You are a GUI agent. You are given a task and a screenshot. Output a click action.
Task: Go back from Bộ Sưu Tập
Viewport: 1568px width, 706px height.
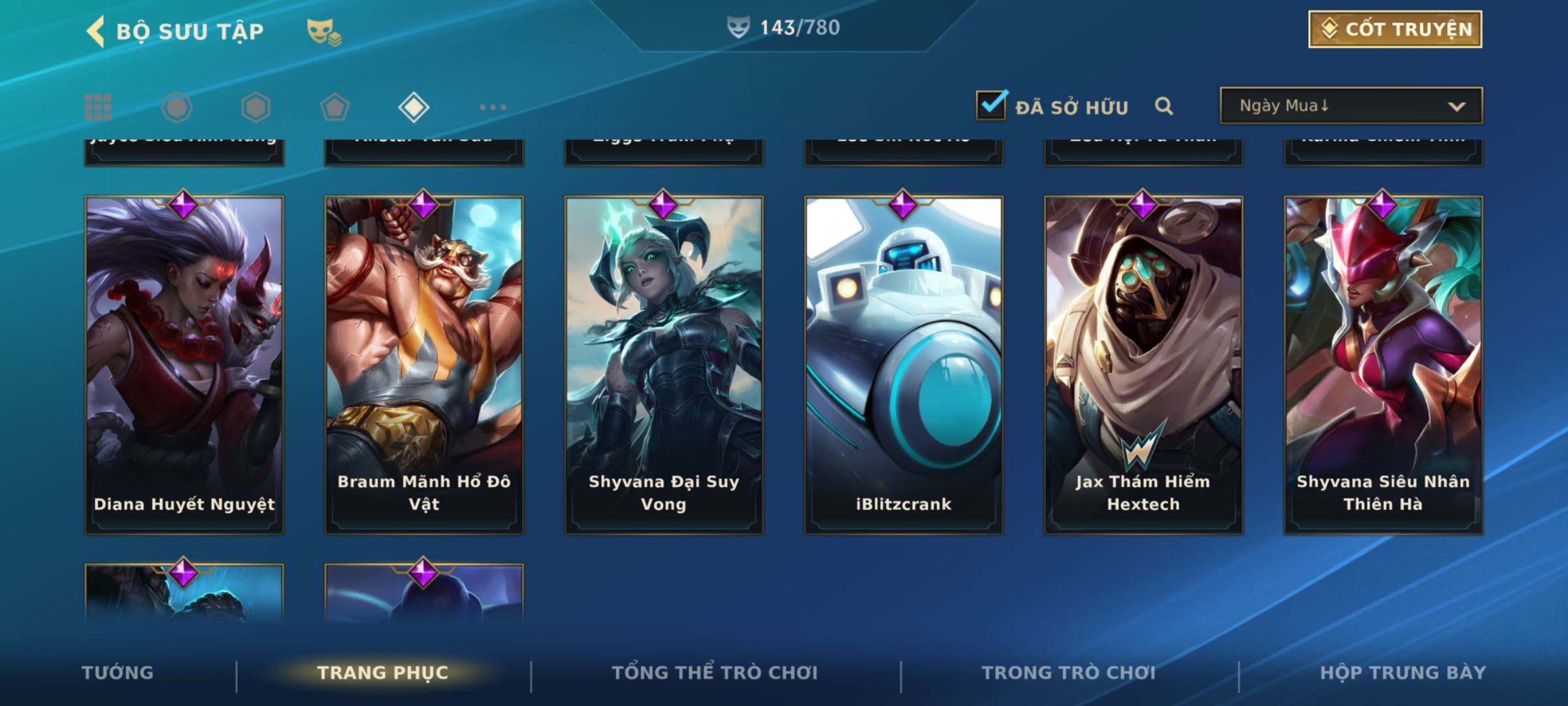[x=96, y=31]
